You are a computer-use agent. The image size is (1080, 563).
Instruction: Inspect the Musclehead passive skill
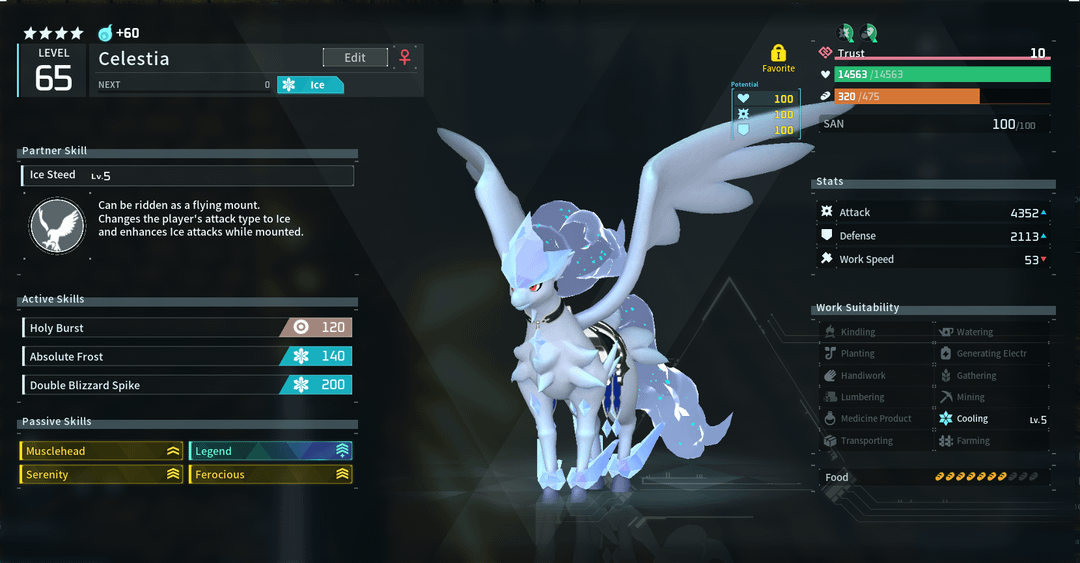coord(102,451)
